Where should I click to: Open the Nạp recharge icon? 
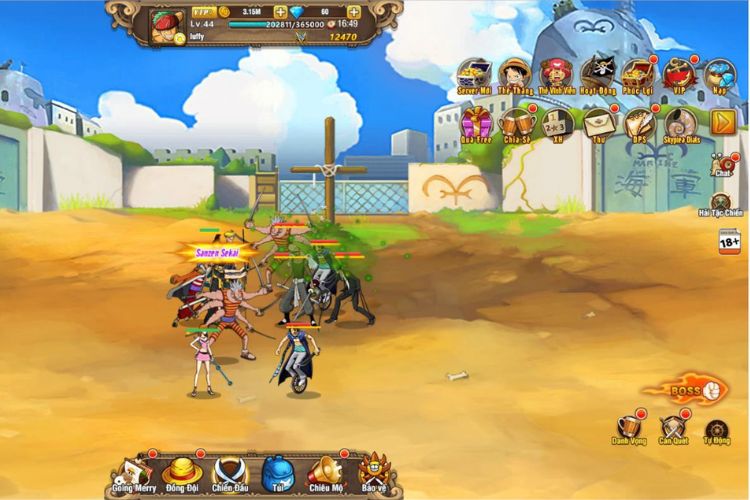point(719,74)
